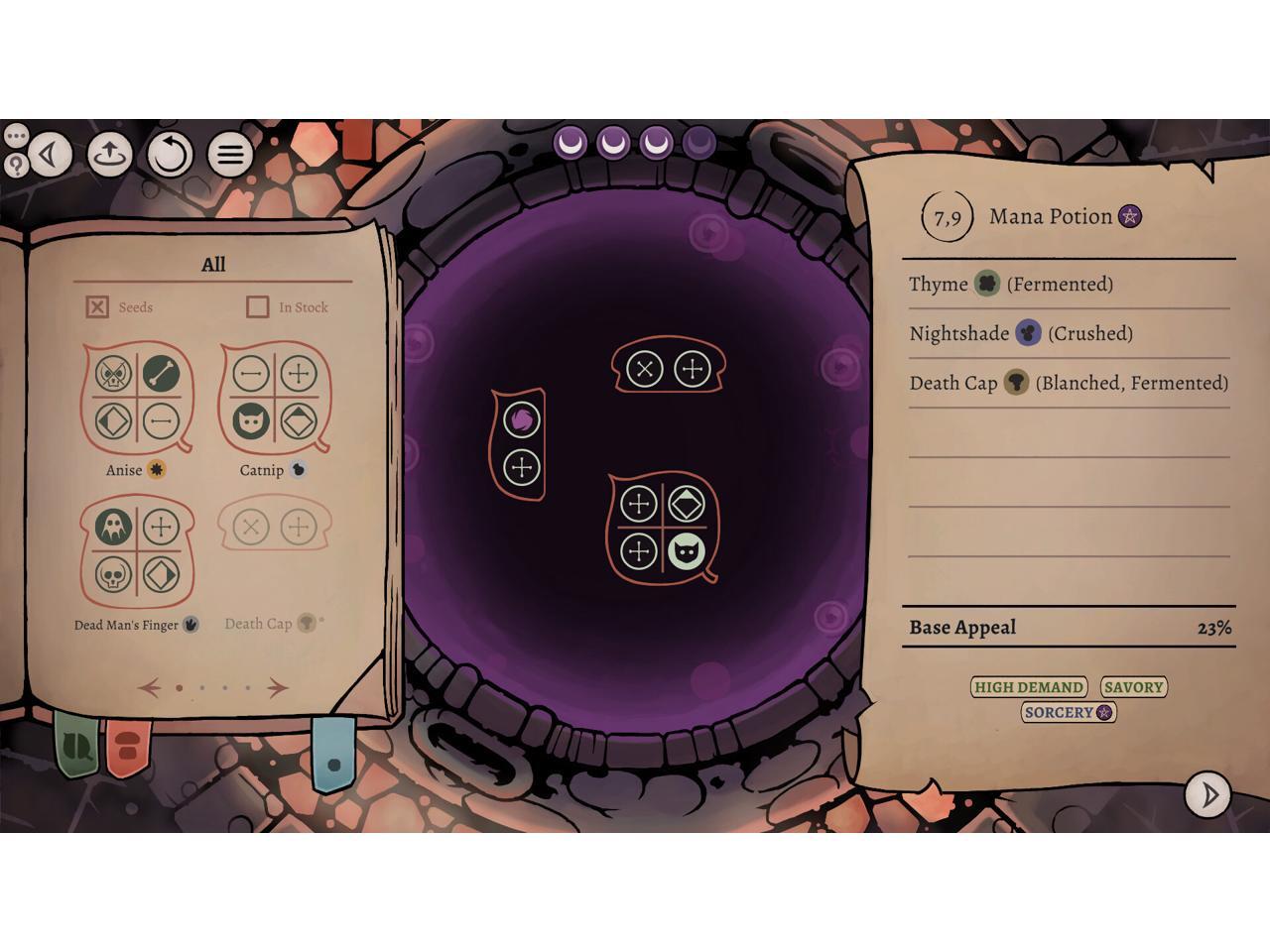
Task: Open the green leaf bookmark tab
Action: (x=76, y=745)
